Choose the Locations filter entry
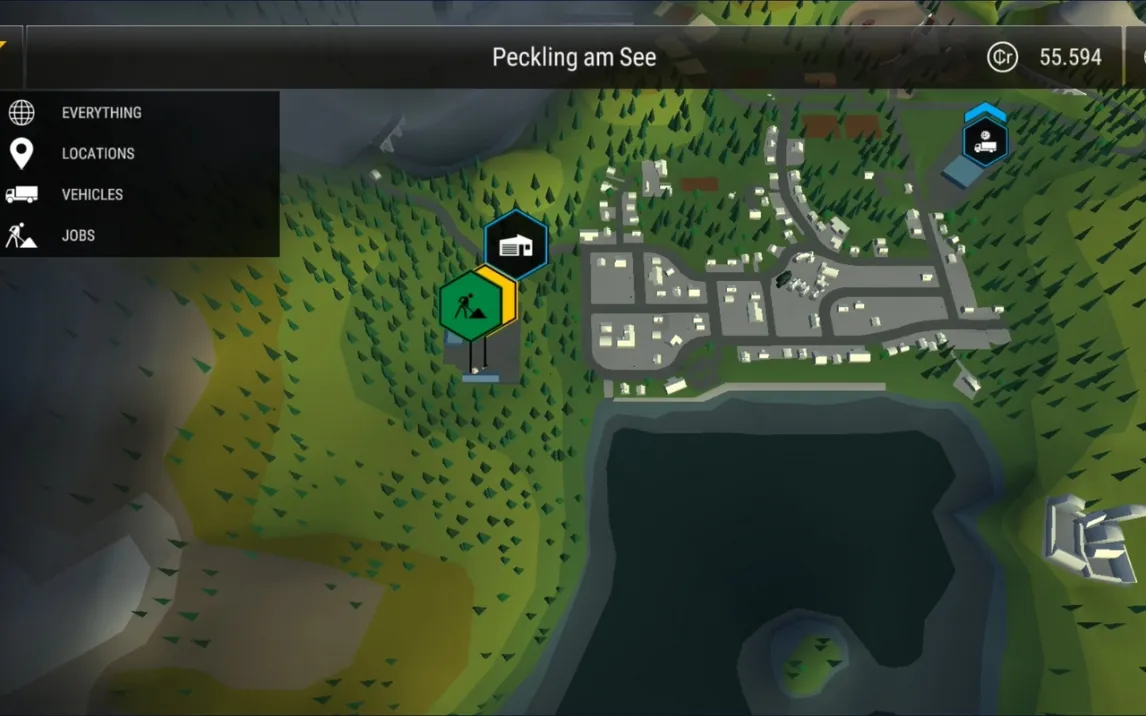 (x=98, y=154)
